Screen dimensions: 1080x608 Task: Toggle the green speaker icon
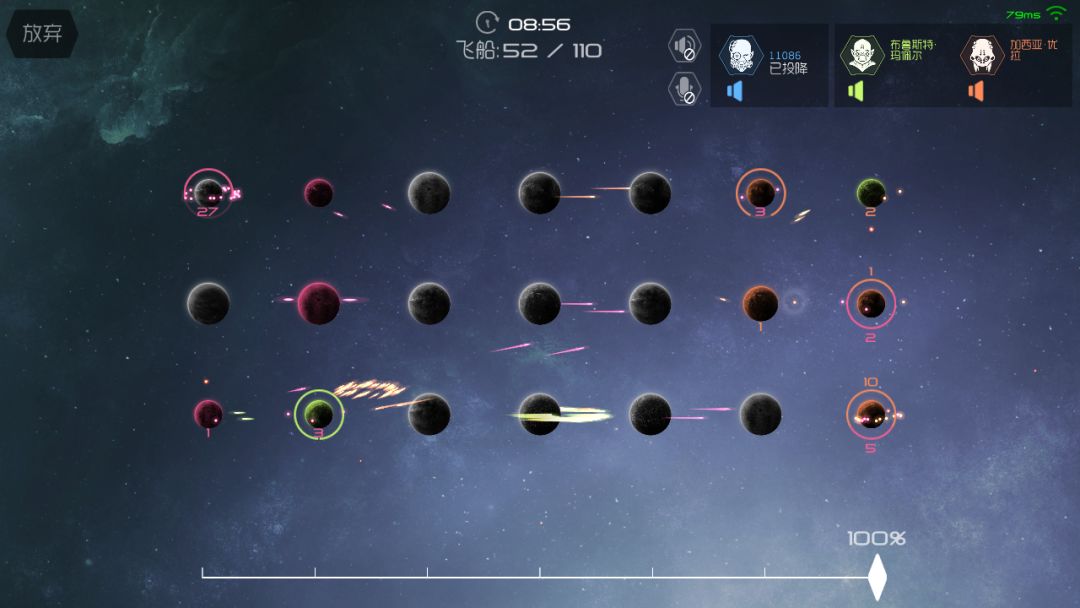(855, 91)
